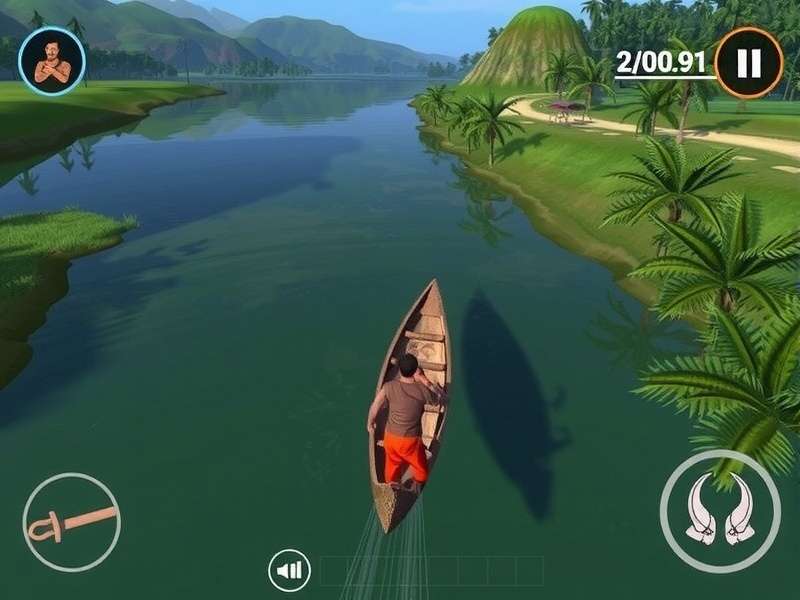Pause the game with the orange button
The image size is (800, 600).
pos(748,62)
